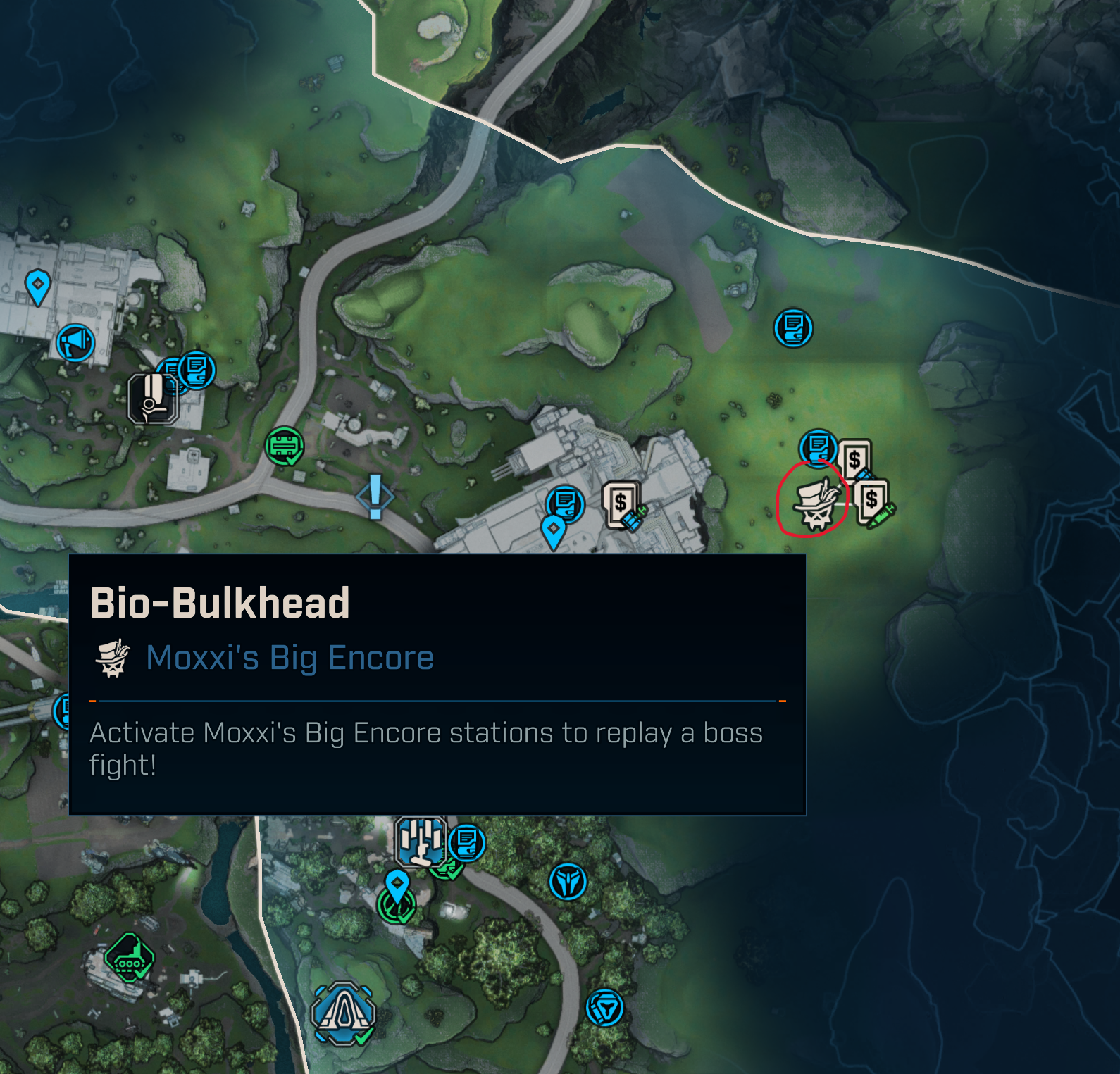Select the megaphone map marker
Viewport: 1120px width, 1074px height.
(x=75, y=343)
